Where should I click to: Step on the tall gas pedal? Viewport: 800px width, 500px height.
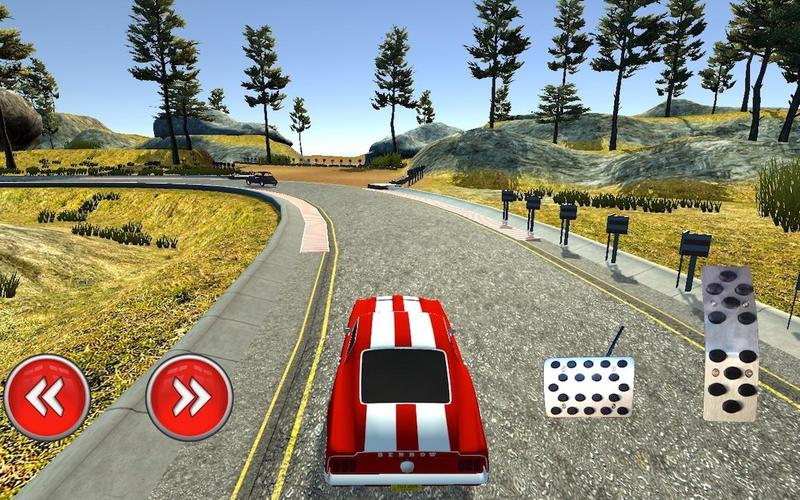click(730, 342)
